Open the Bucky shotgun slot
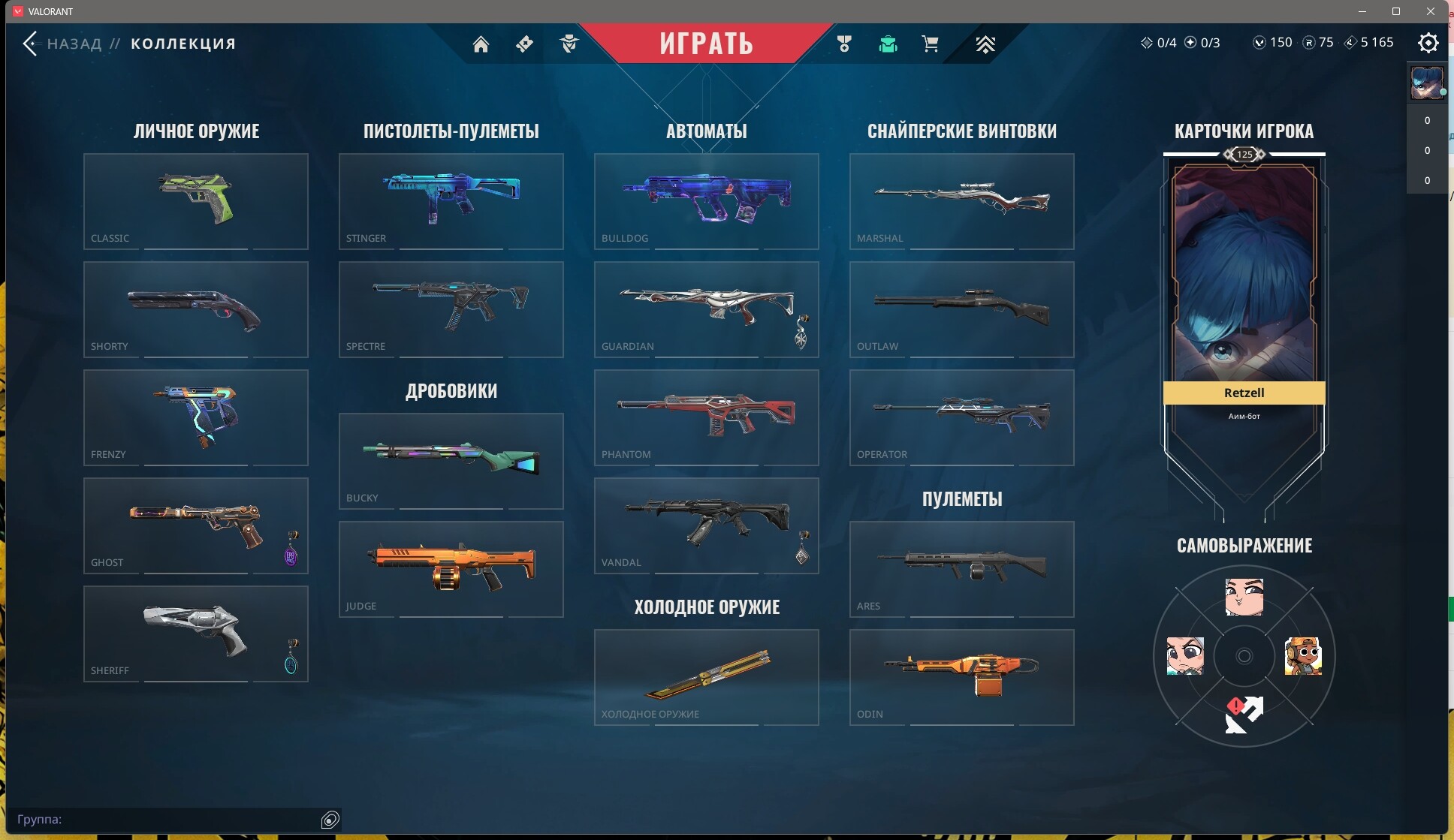This screenshot has width=1454, height=840. pos(451,461)
